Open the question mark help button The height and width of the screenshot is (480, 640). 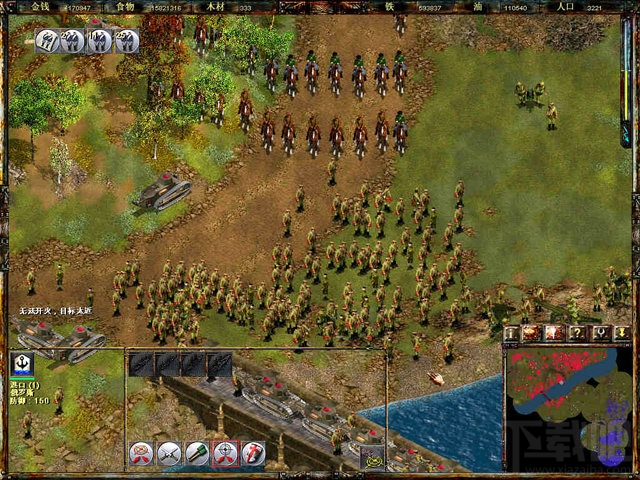pyautogui.click(x=578, y=333)
